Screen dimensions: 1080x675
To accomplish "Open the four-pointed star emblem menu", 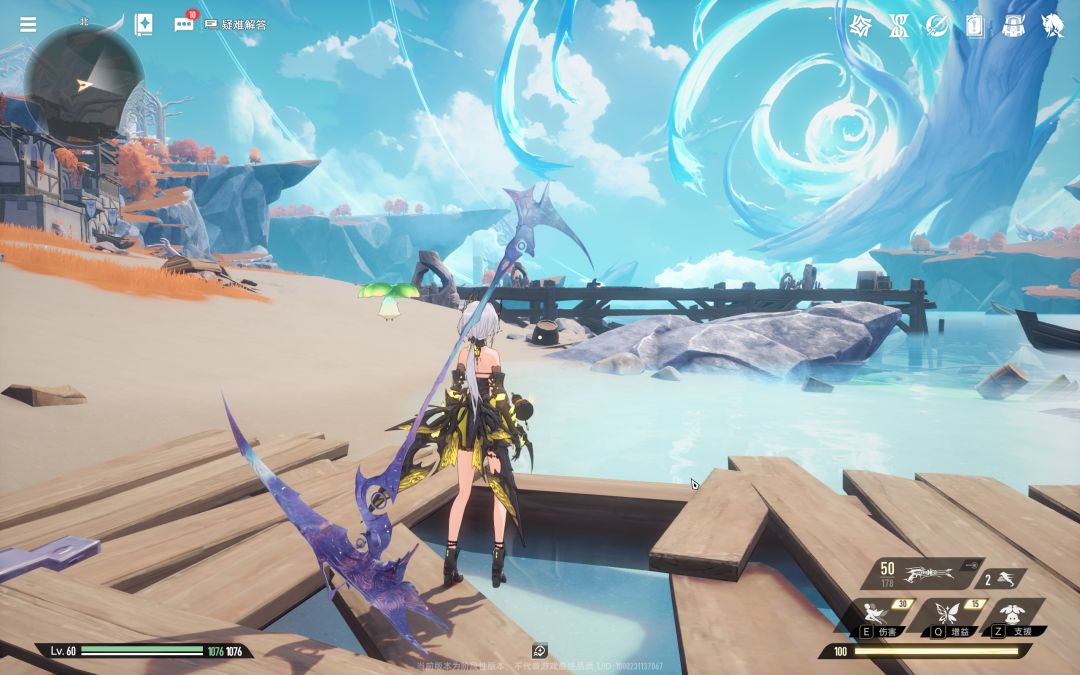I will [x=861, y=26].
